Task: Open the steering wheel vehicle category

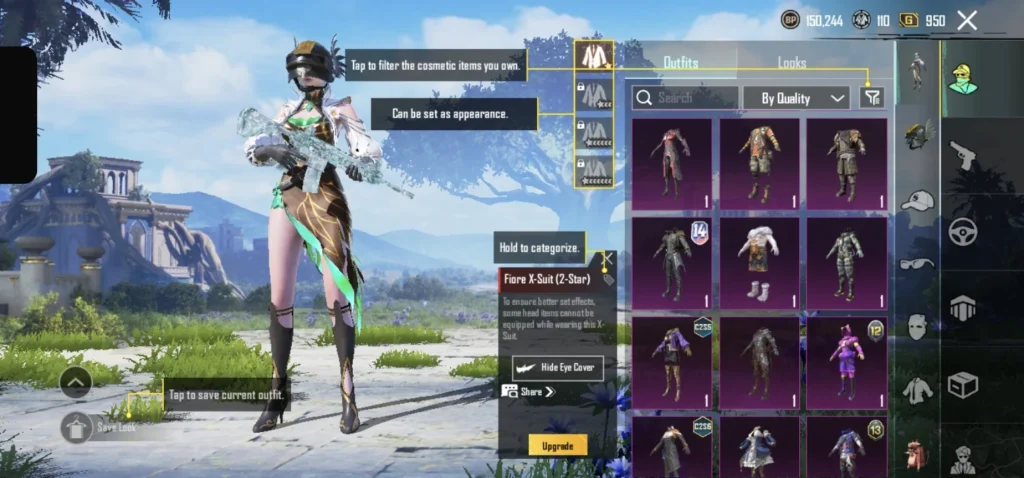Action: 962,229
